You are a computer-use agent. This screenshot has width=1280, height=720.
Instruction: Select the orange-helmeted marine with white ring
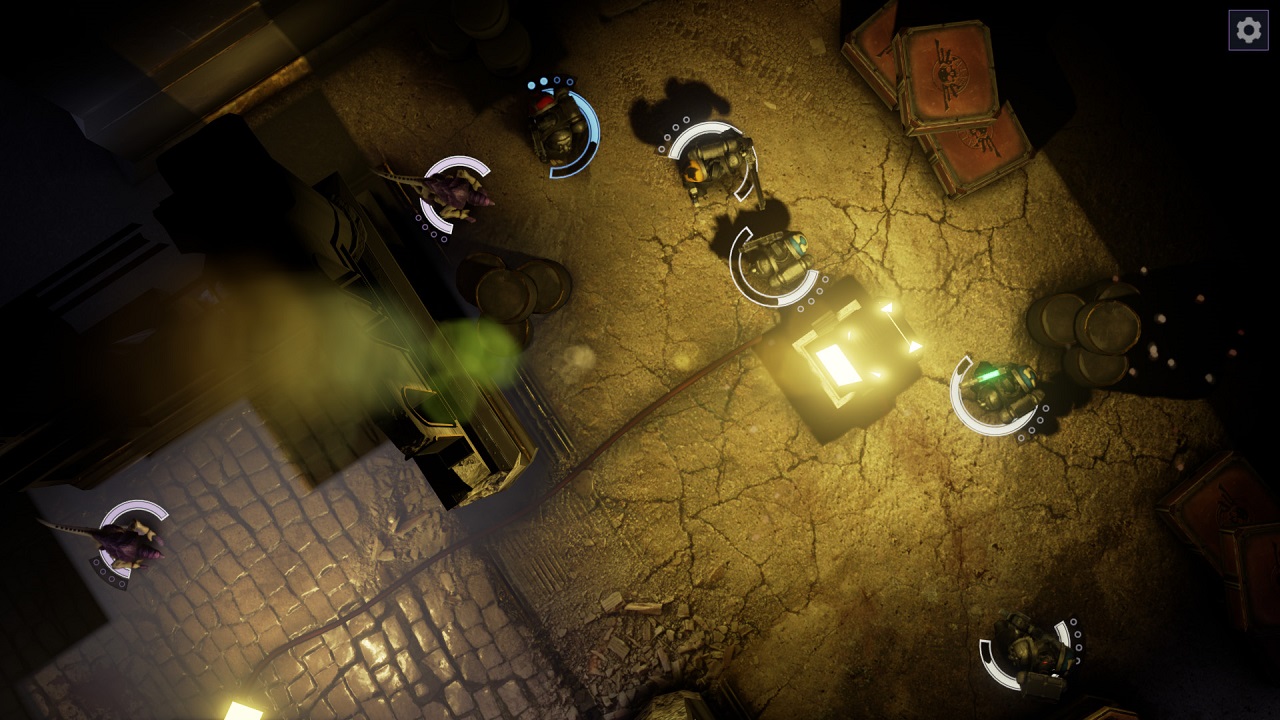tap(713, 162)
